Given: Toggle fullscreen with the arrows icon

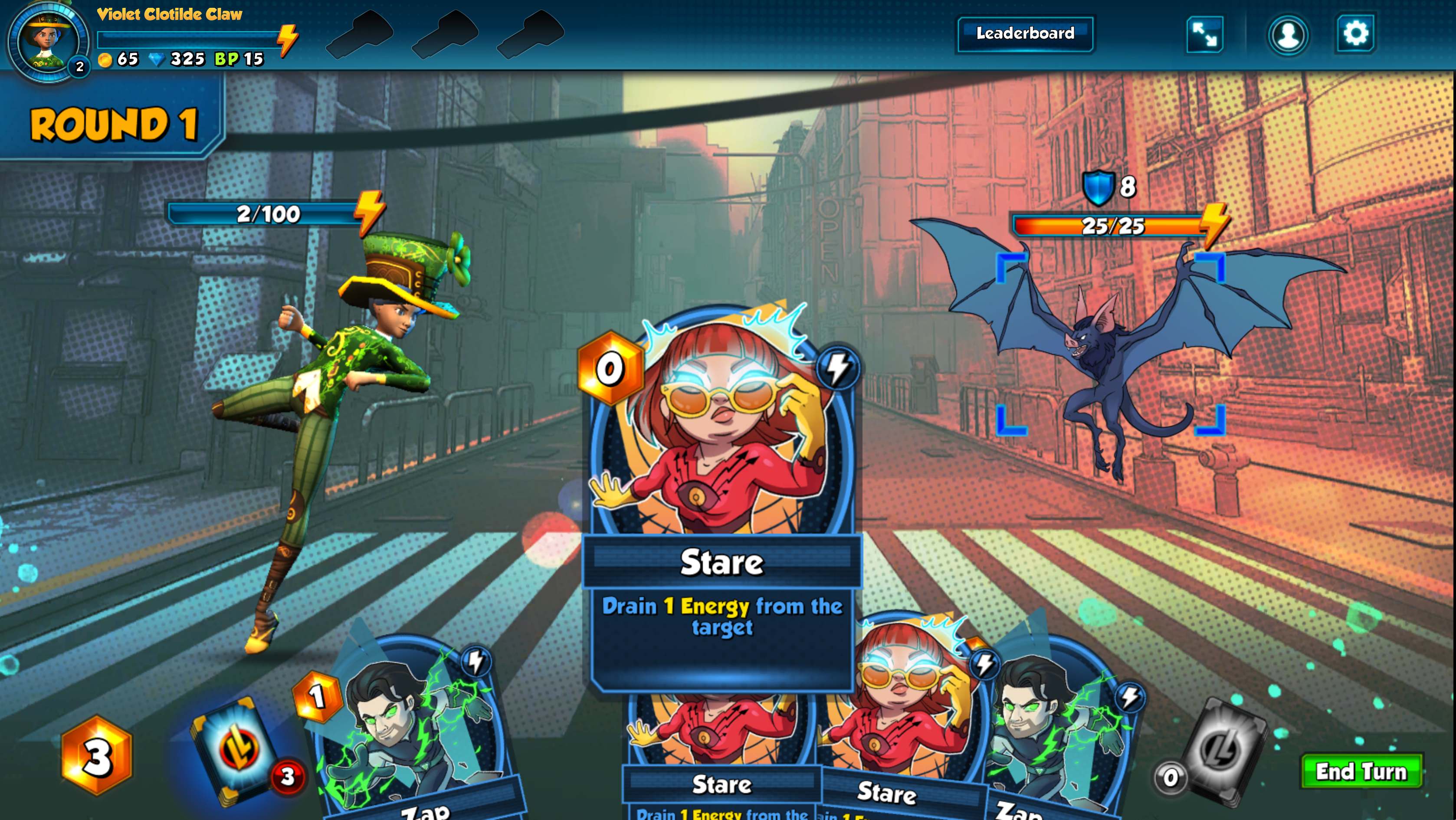Looking at the screenshot, I should 1204,35.
